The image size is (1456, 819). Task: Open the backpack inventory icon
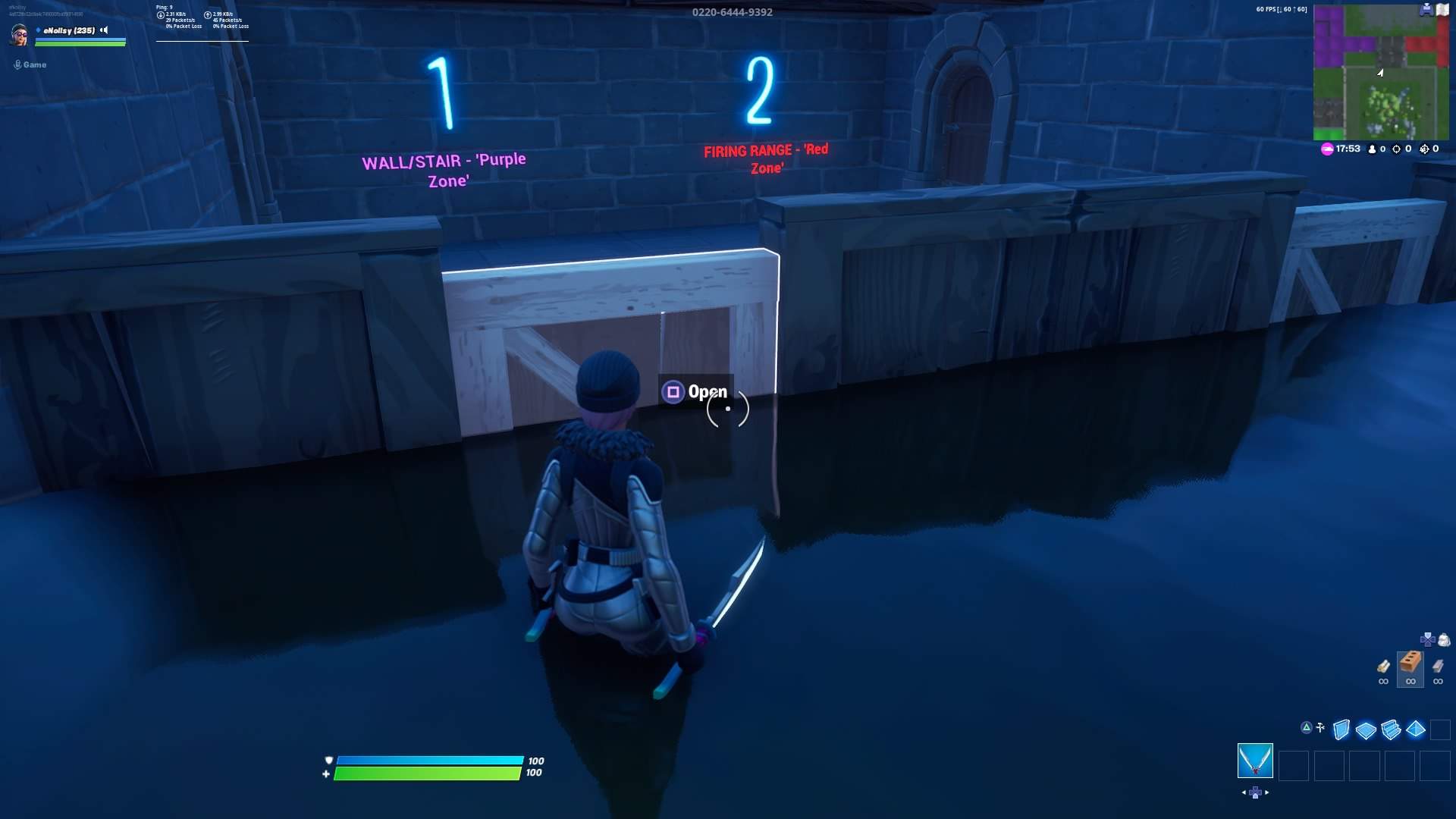tap(1443, 639)
